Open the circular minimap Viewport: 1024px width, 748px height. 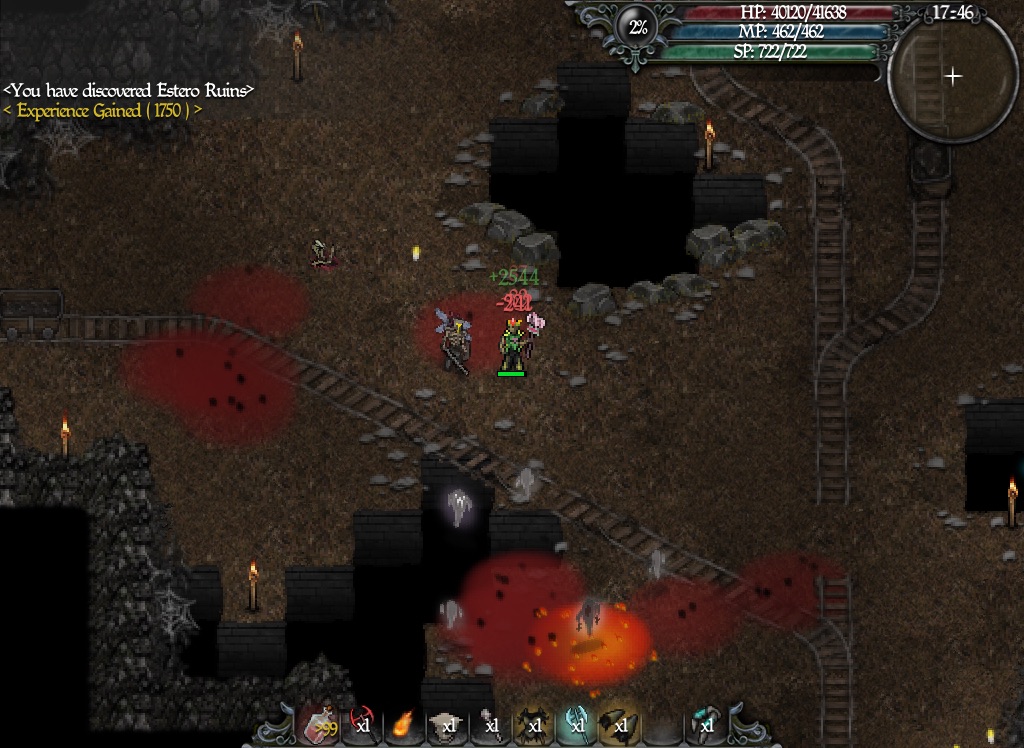click(x=953, y=76)
